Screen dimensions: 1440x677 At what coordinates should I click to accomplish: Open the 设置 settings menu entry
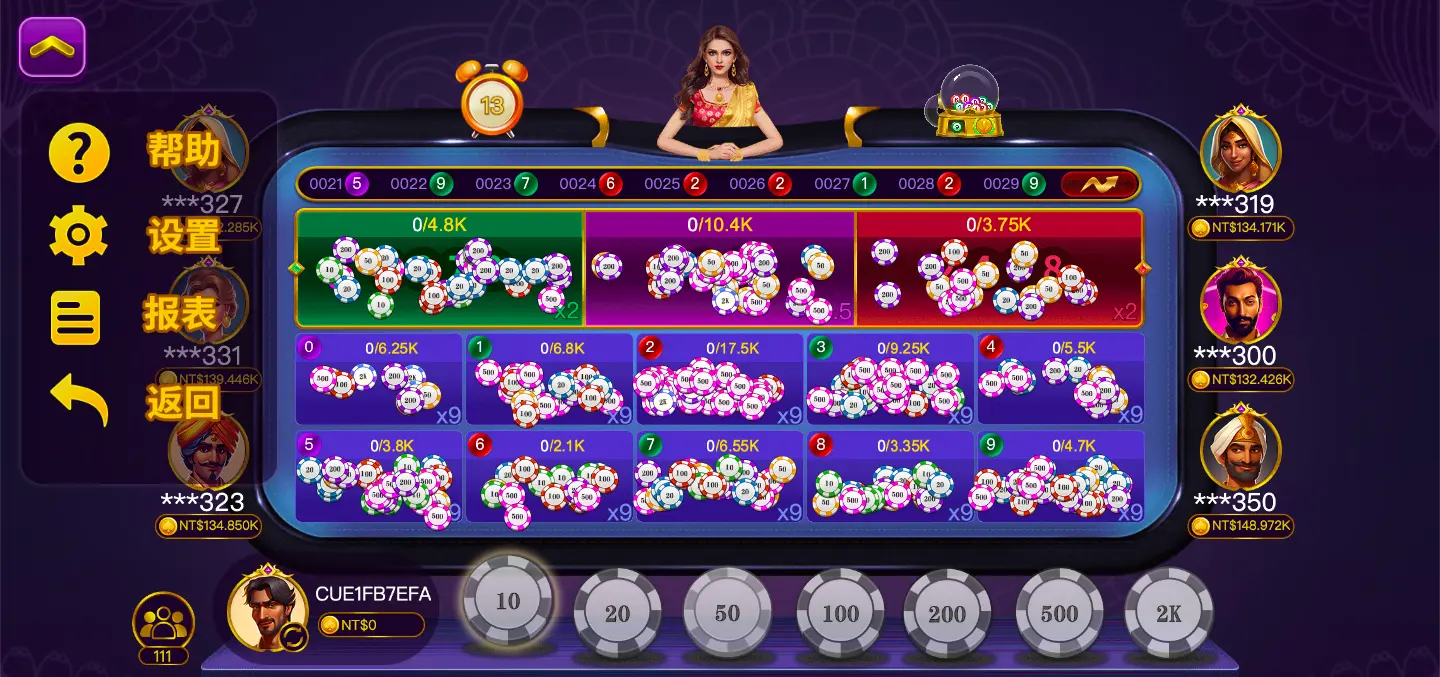[80, 236]
